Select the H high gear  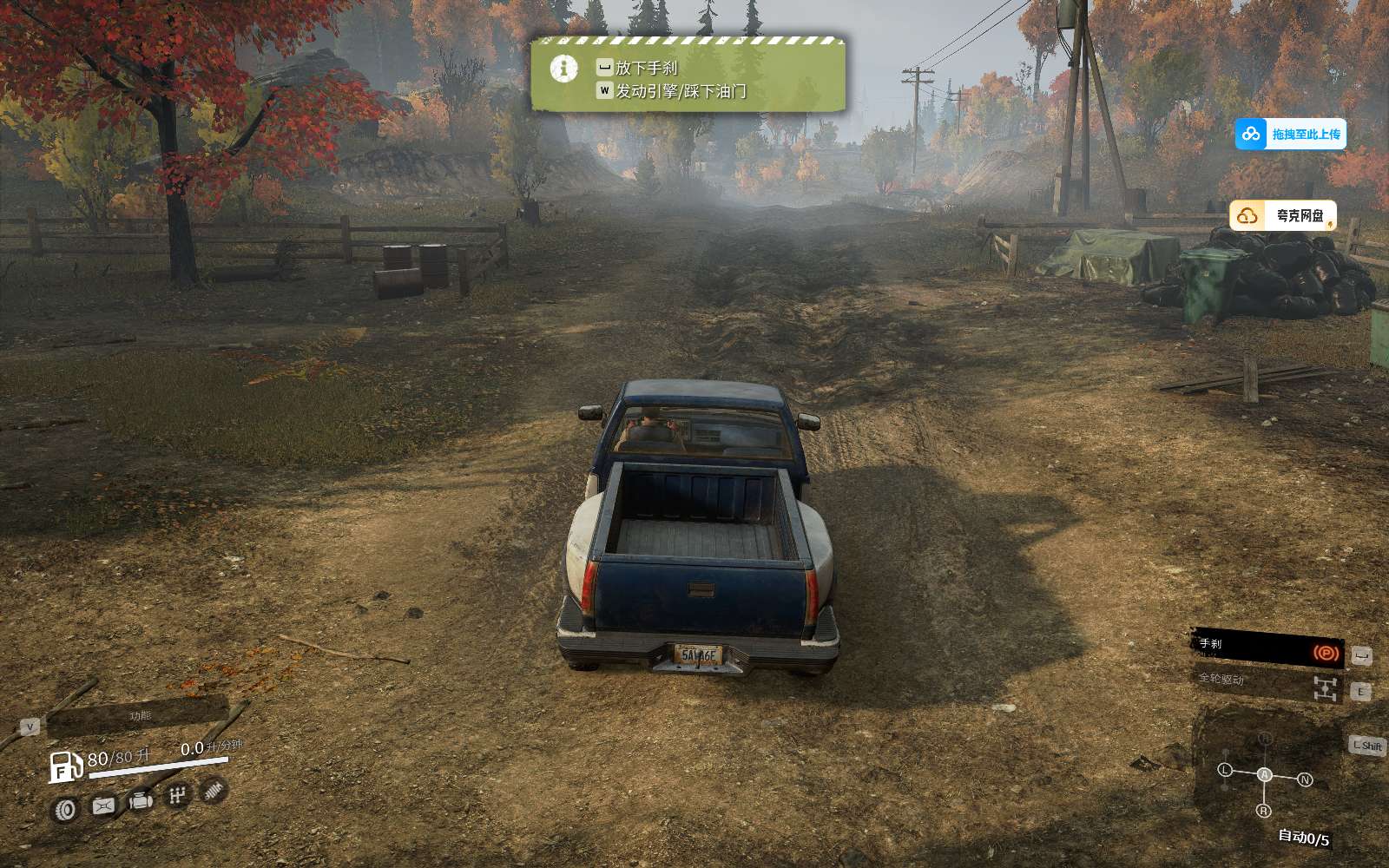pos(1265,739)
